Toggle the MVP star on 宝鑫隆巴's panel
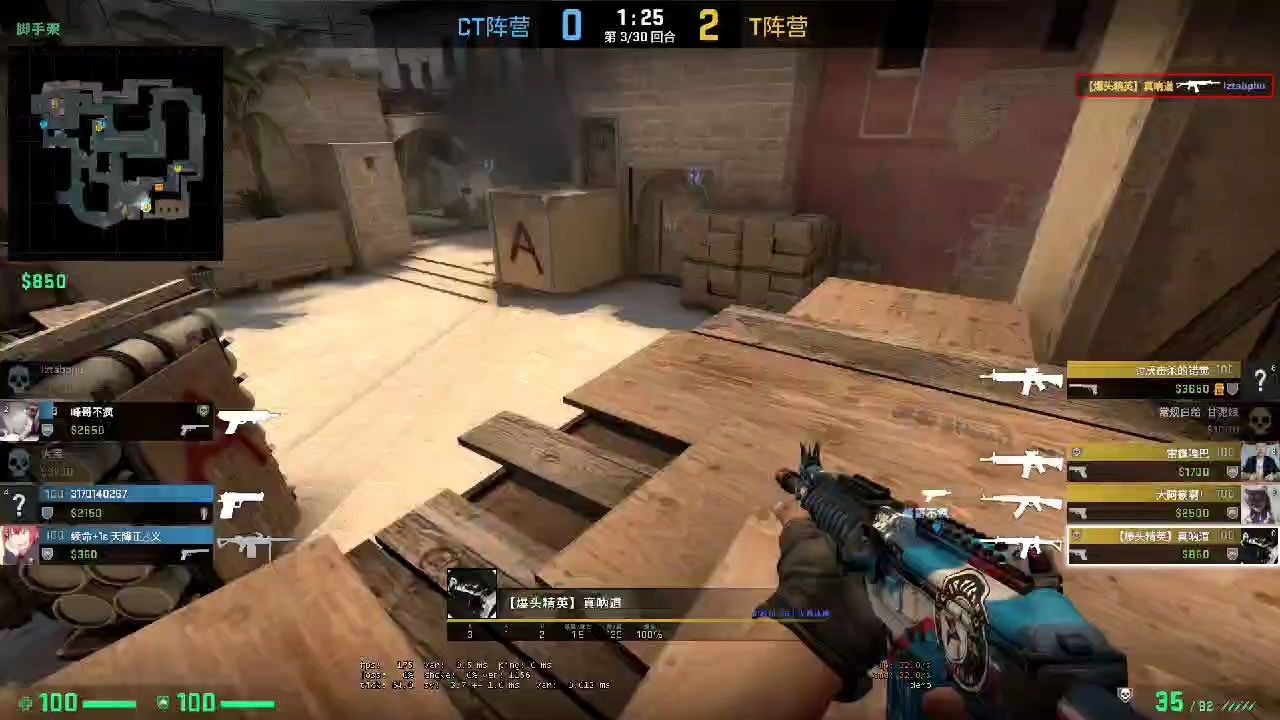 click(1076, 451)
